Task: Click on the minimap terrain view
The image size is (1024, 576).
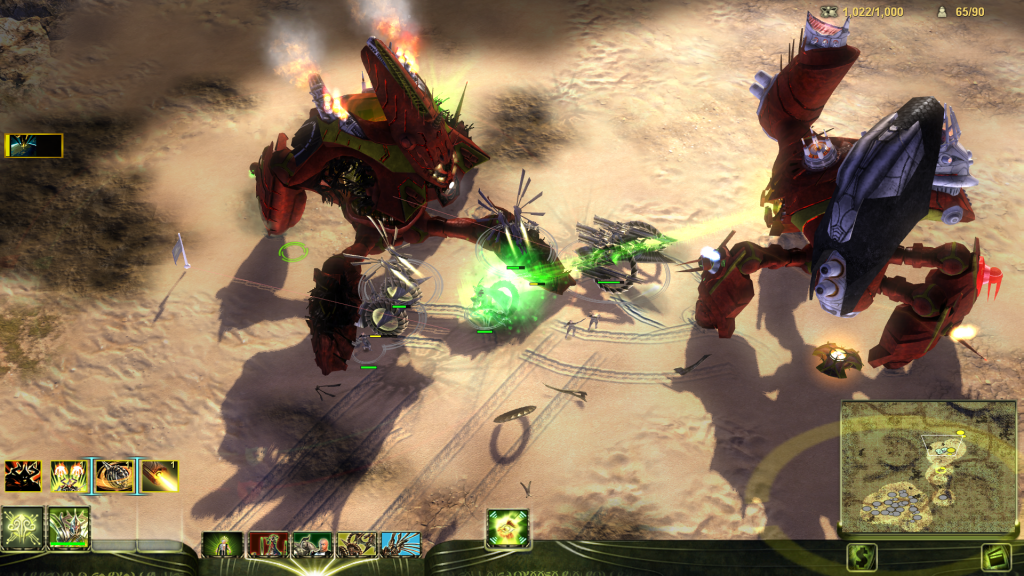Action: click(927, 466)
